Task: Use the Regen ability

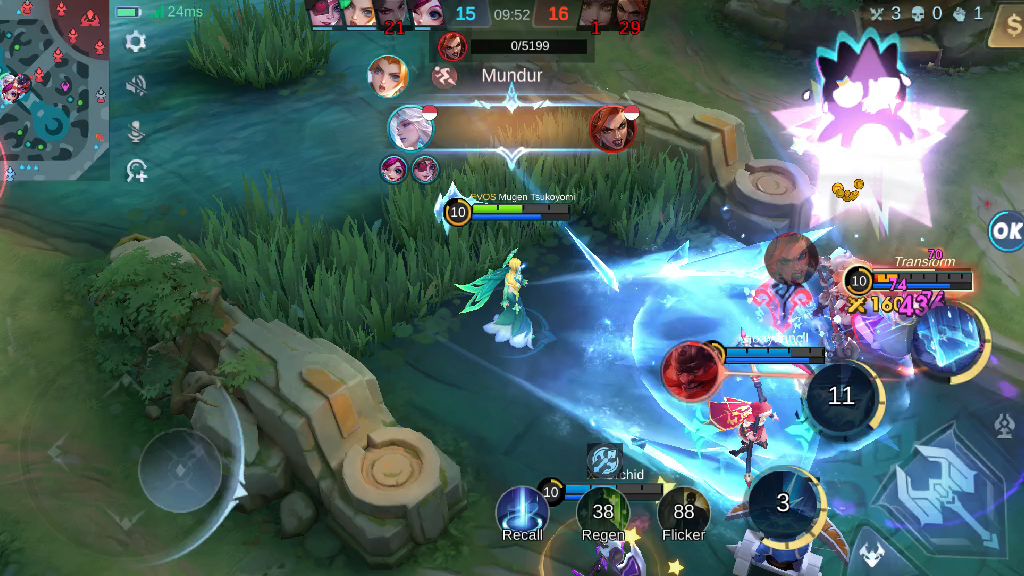Action: 602,512
